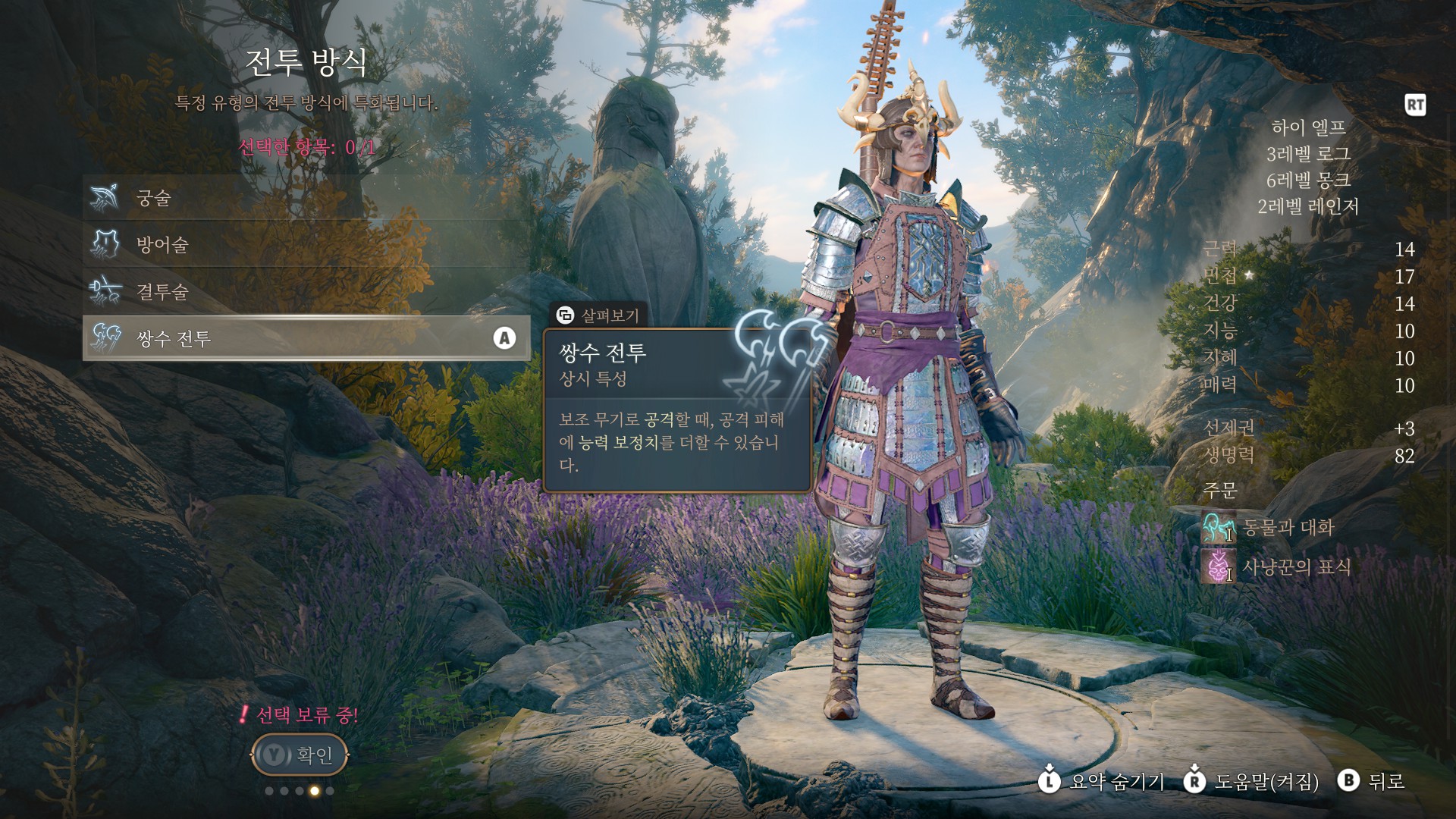Select the 쌍수 전투 fighting style
This screenshot has width=1456, height=819.
303,338
